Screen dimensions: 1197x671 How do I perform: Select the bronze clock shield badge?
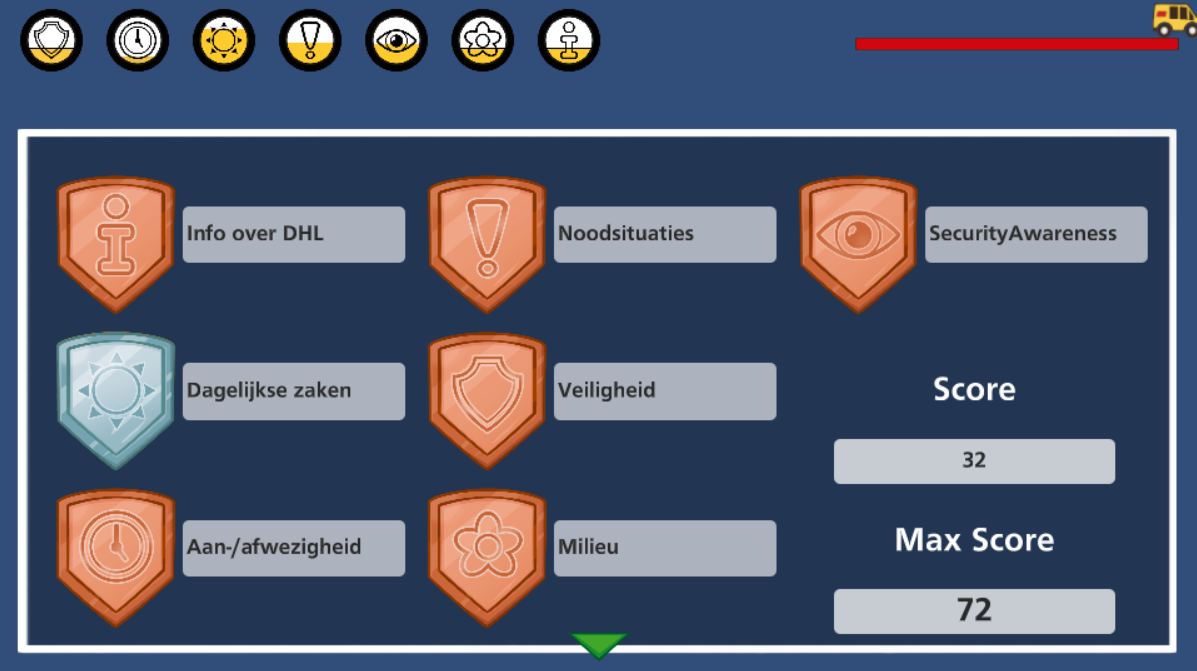(x=116, y=555)
